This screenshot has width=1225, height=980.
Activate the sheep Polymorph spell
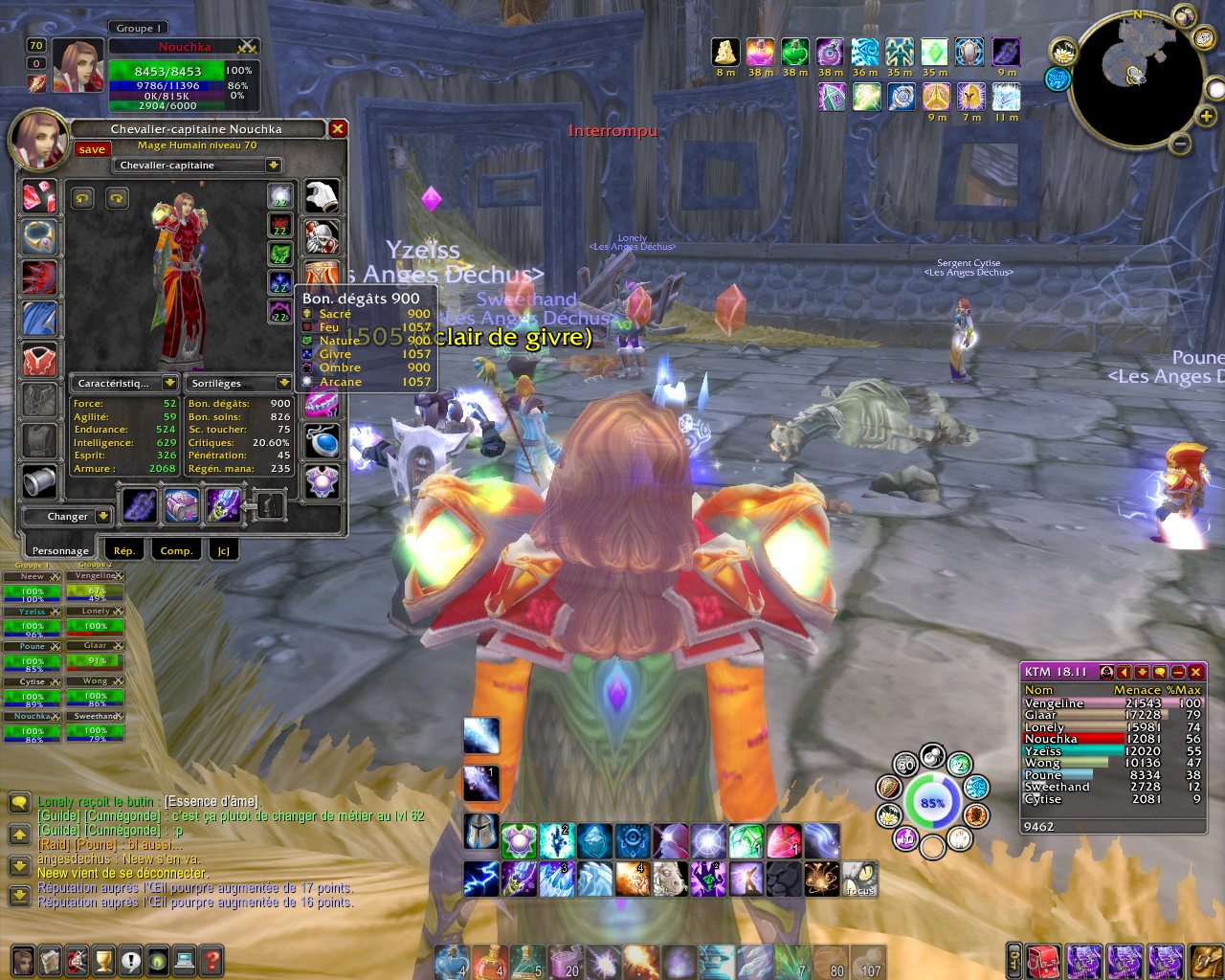[x=670, y=879]
